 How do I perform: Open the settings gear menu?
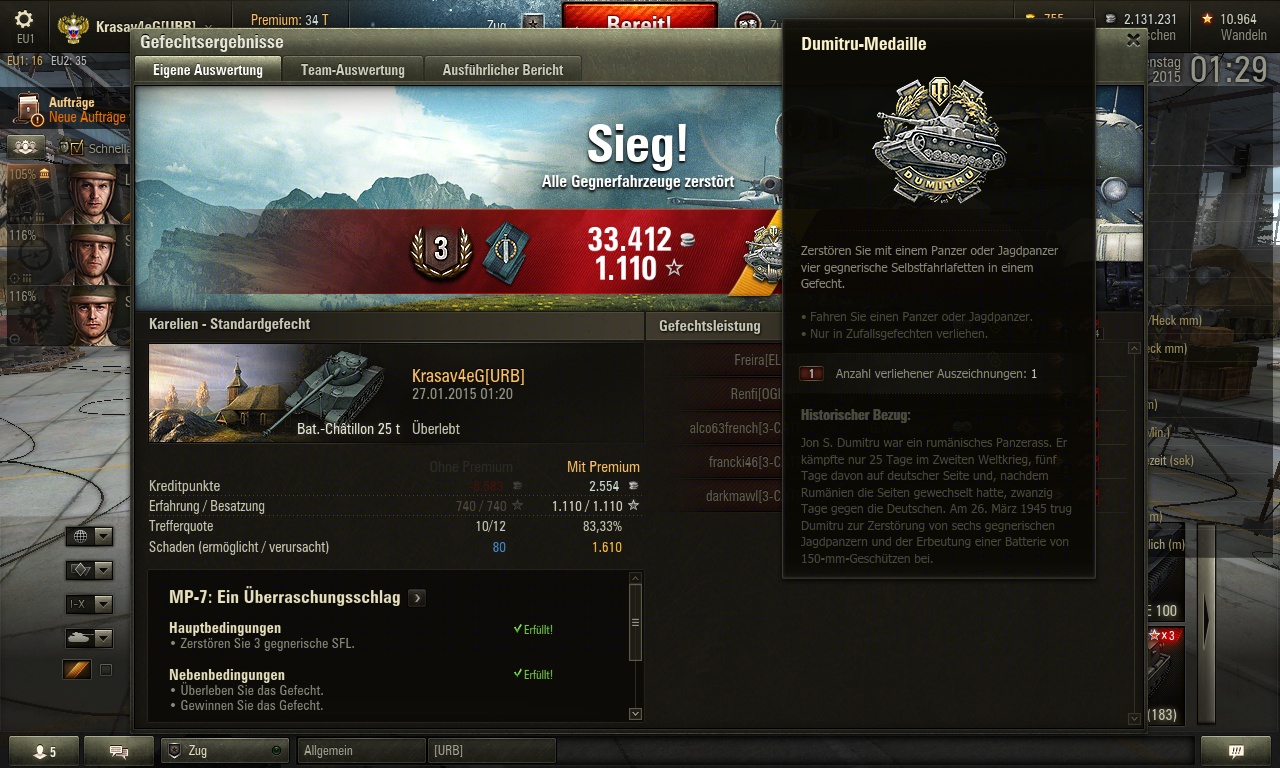pyautogui.click(x=24, y=20)
